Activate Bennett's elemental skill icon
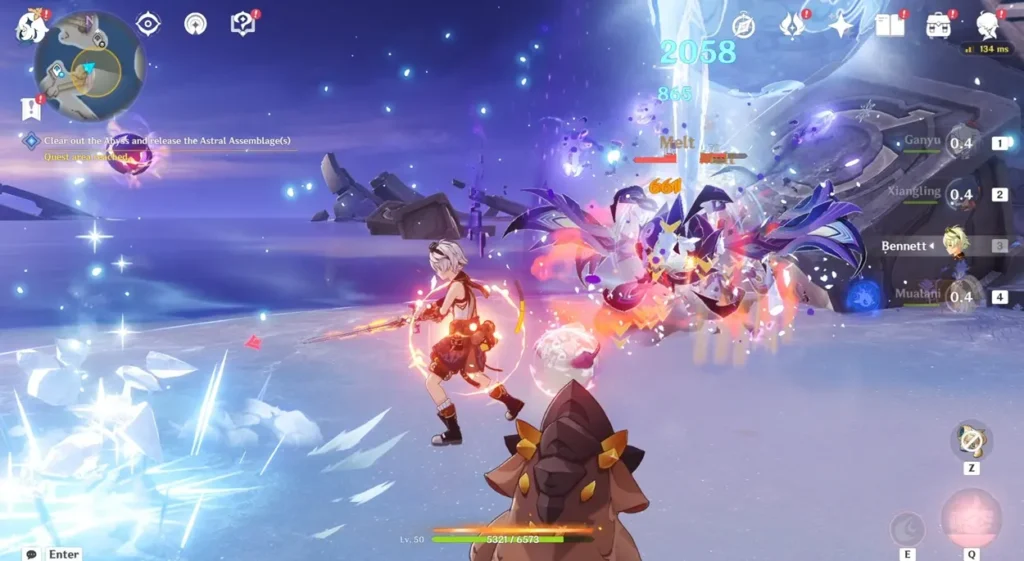 908,527
